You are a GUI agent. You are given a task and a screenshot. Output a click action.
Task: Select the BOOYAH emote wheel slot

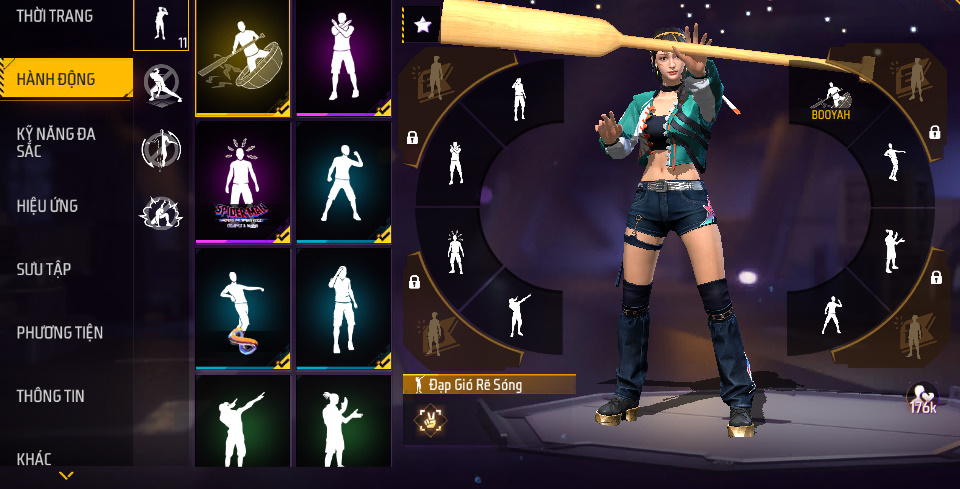[x=831, y=100]
